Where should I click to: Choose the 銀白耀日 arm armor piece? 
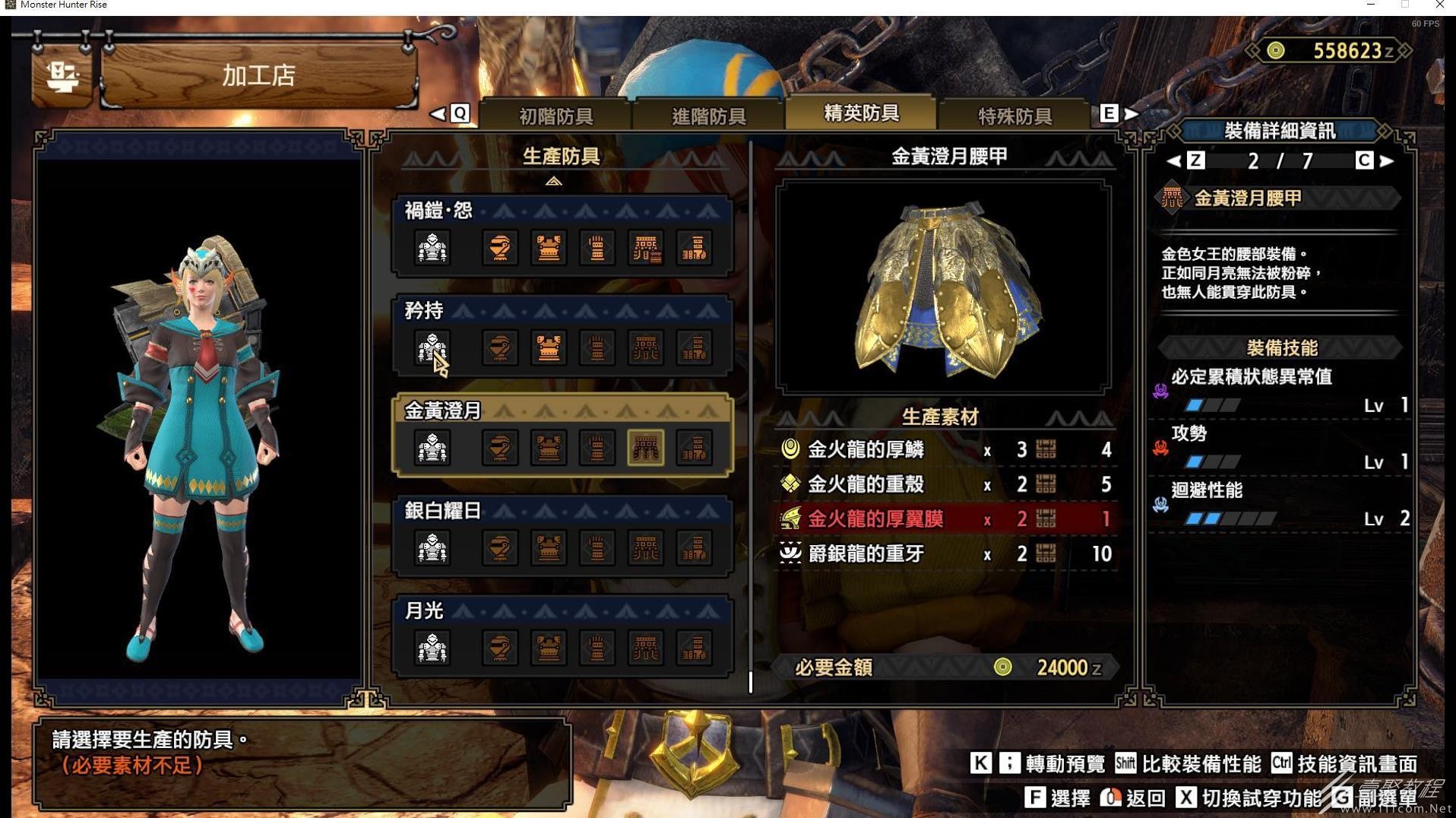coord(597,548)
